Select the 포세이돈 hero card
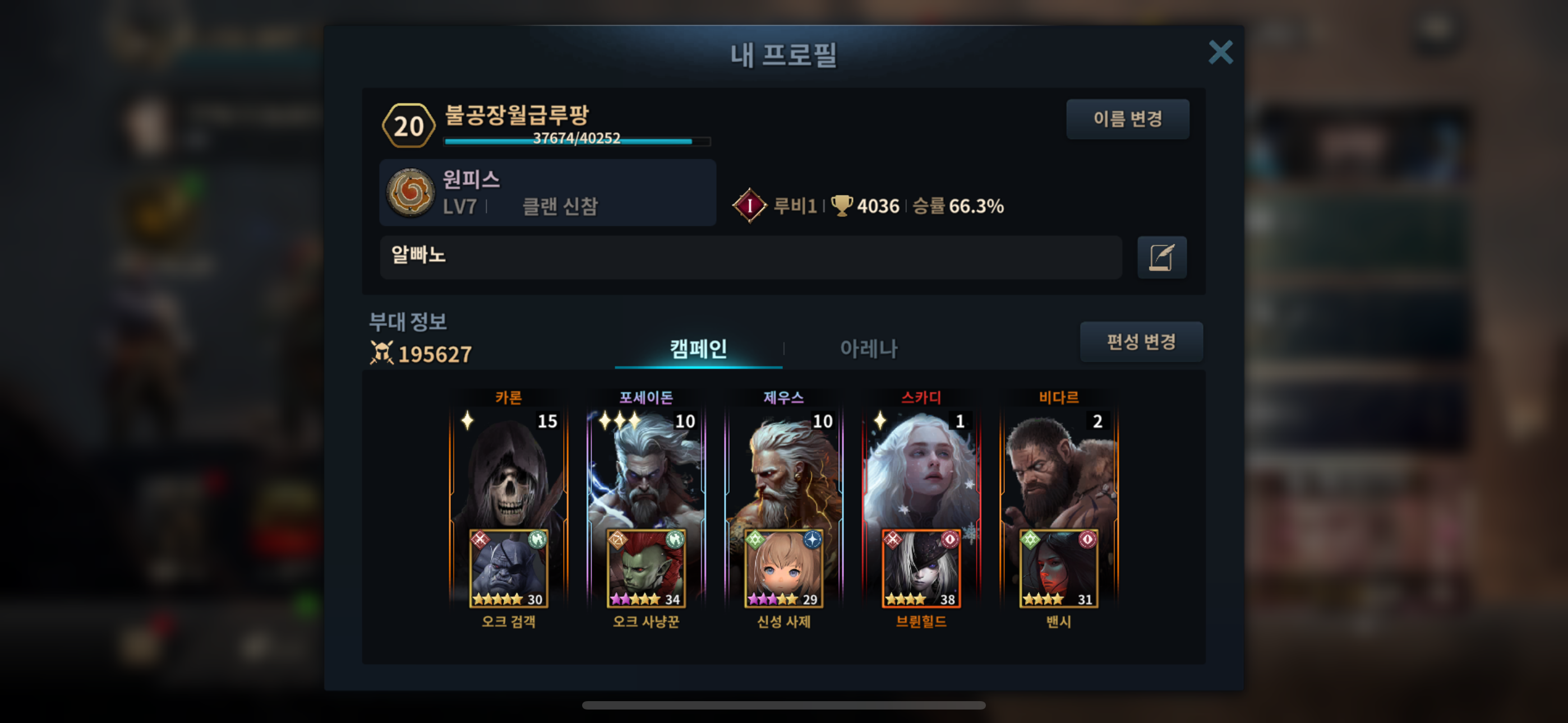The width and height of the screenshot is (1568, 723). pos(646,469)
